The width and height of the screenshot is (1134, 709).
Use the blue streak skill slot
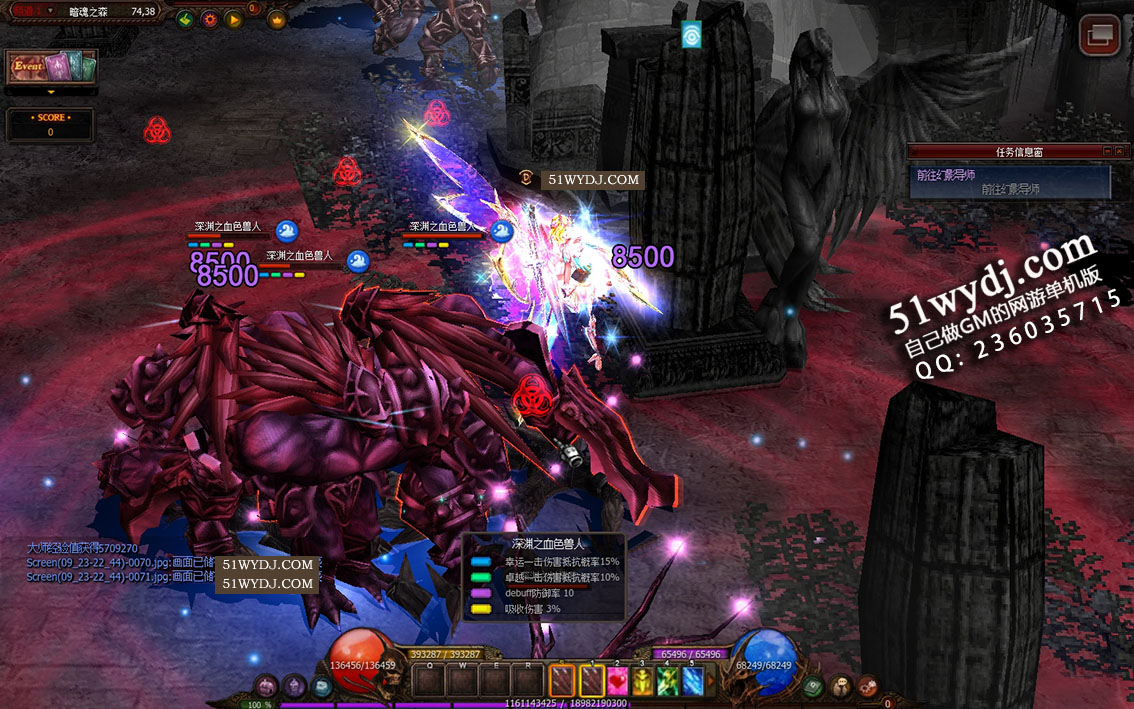coord(692,681)
